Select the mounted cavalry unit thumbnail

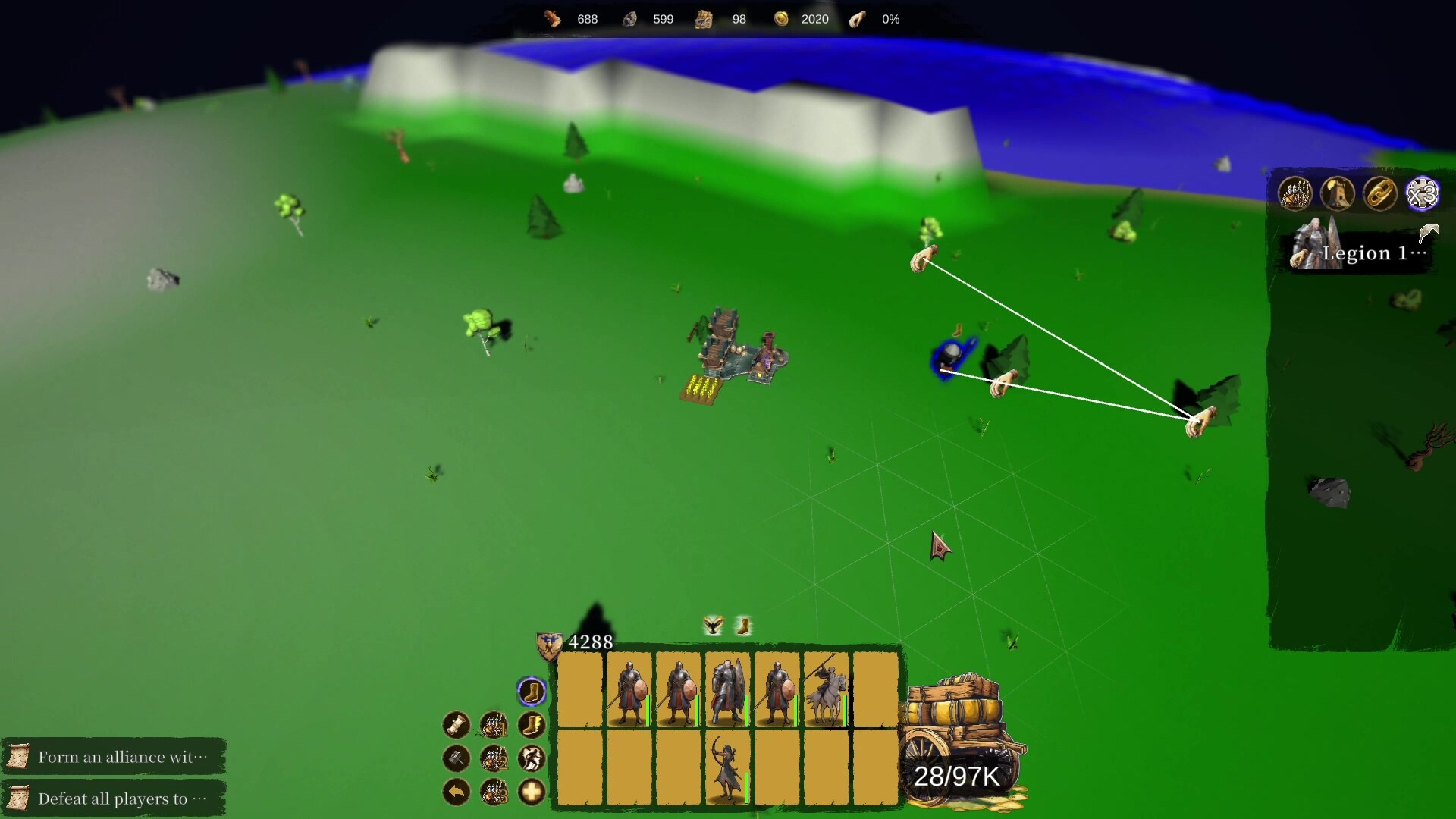(827, 690)
